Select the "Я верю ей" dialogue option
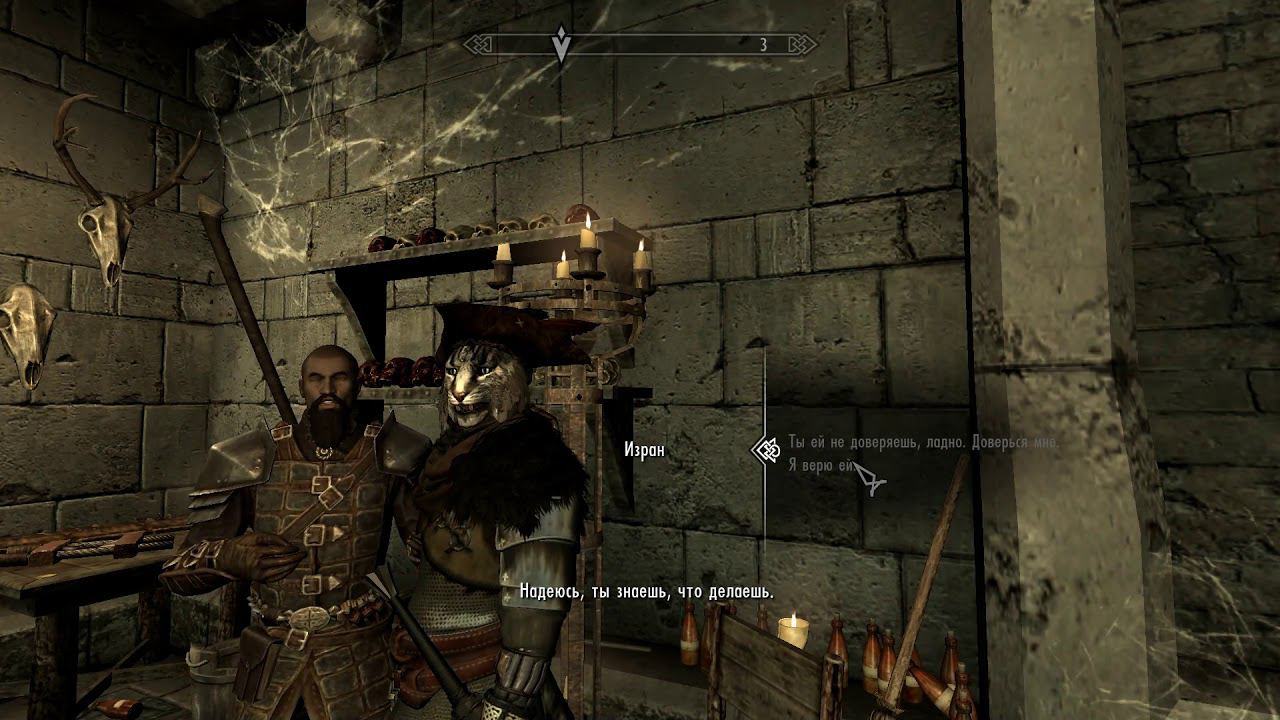Viewport: 1280px width, 720px height. (820, 465)
